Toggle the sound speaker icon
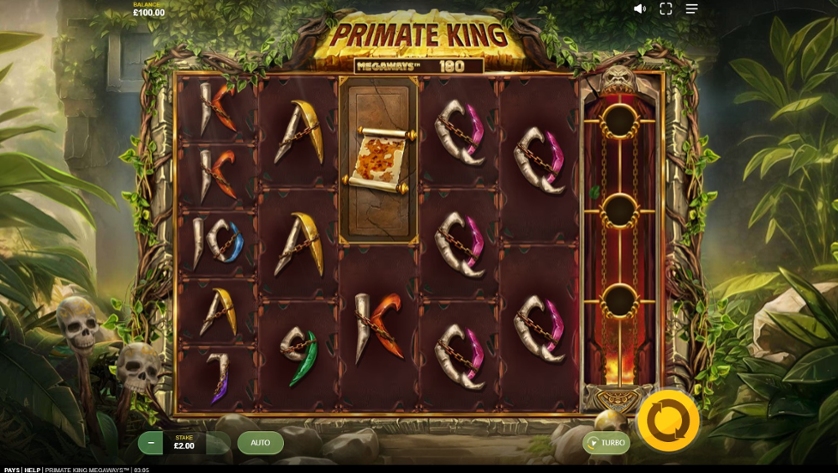The height and width of the screenshot is (473, 838). [x=640, y=9]
